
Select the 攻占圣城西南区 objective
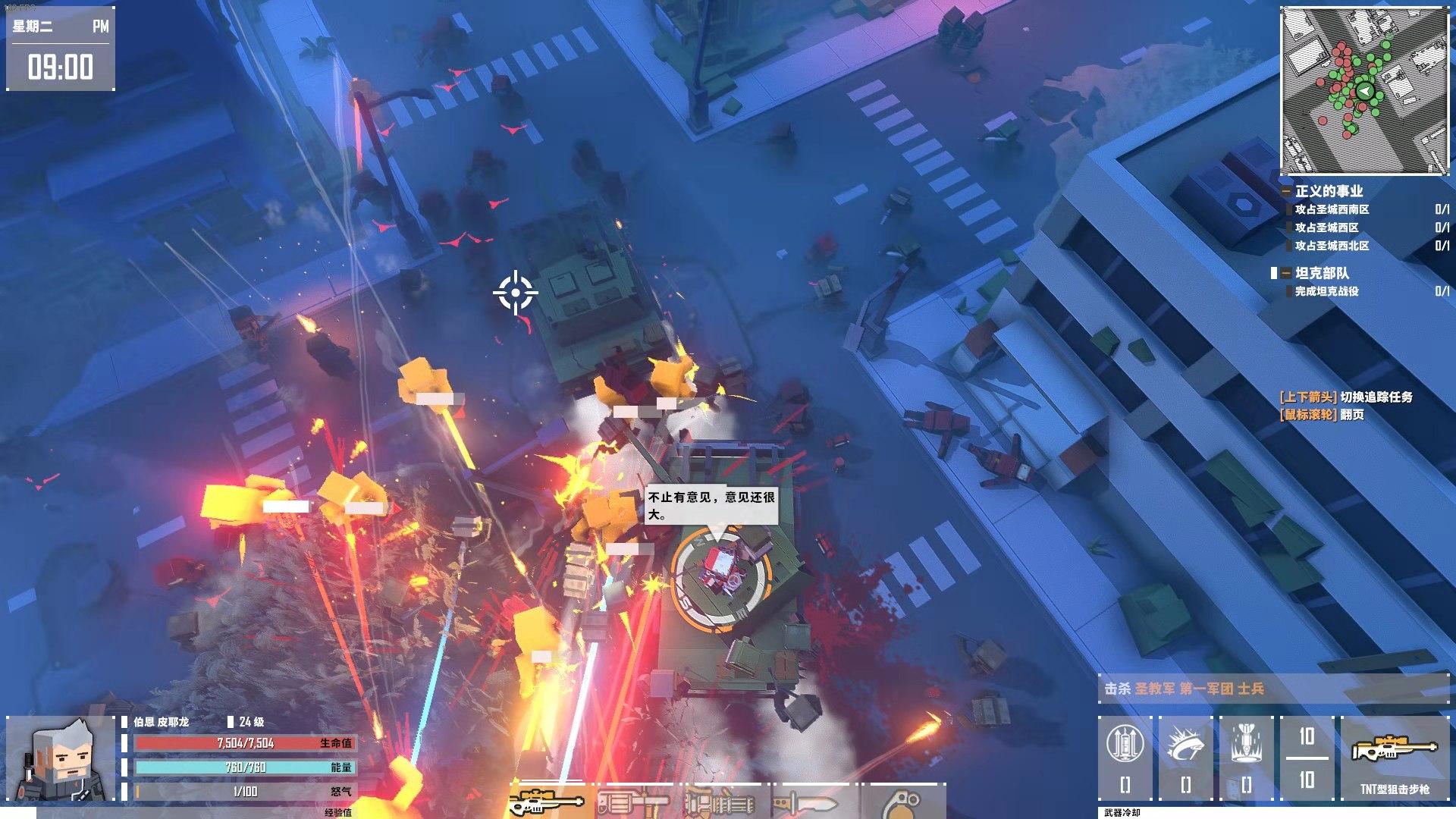tap(1332, 209)
